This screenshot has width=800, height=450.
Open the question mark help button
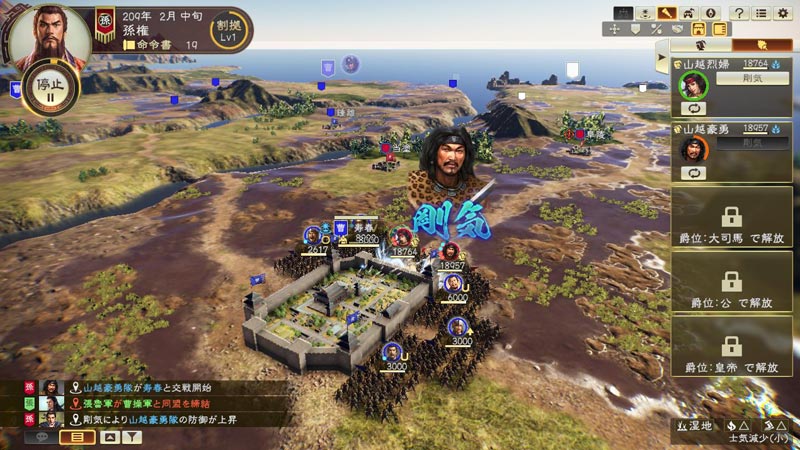pos(739,13)
